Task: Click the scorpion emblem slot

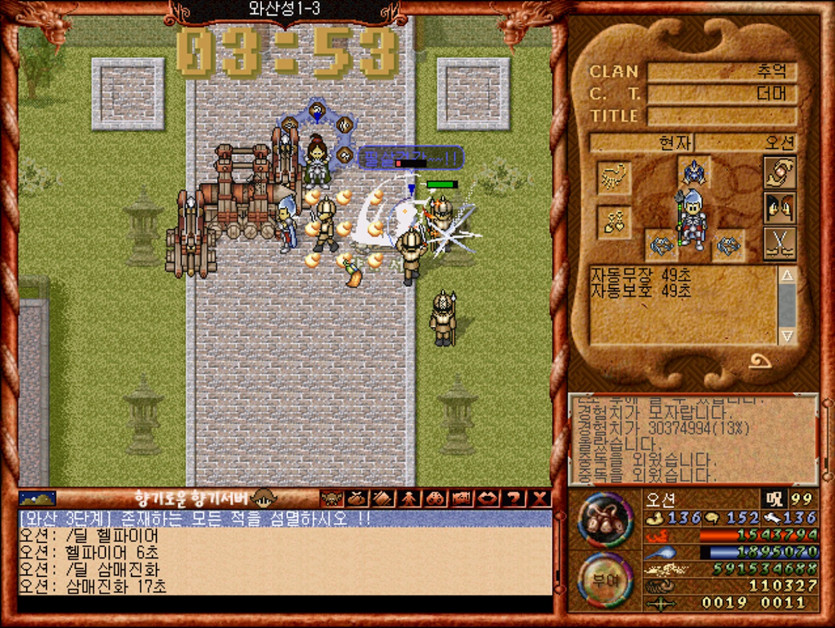Action: [612, 177]
